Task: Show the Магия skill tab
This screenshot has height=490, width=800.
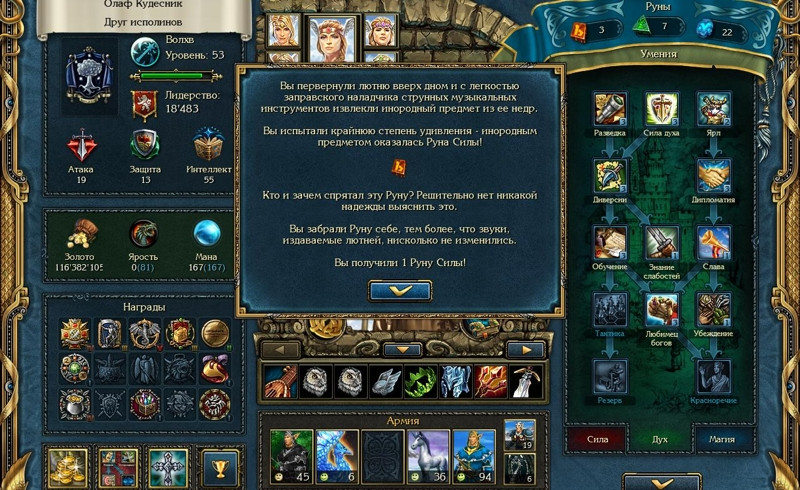Action: [x=724, y=437]
